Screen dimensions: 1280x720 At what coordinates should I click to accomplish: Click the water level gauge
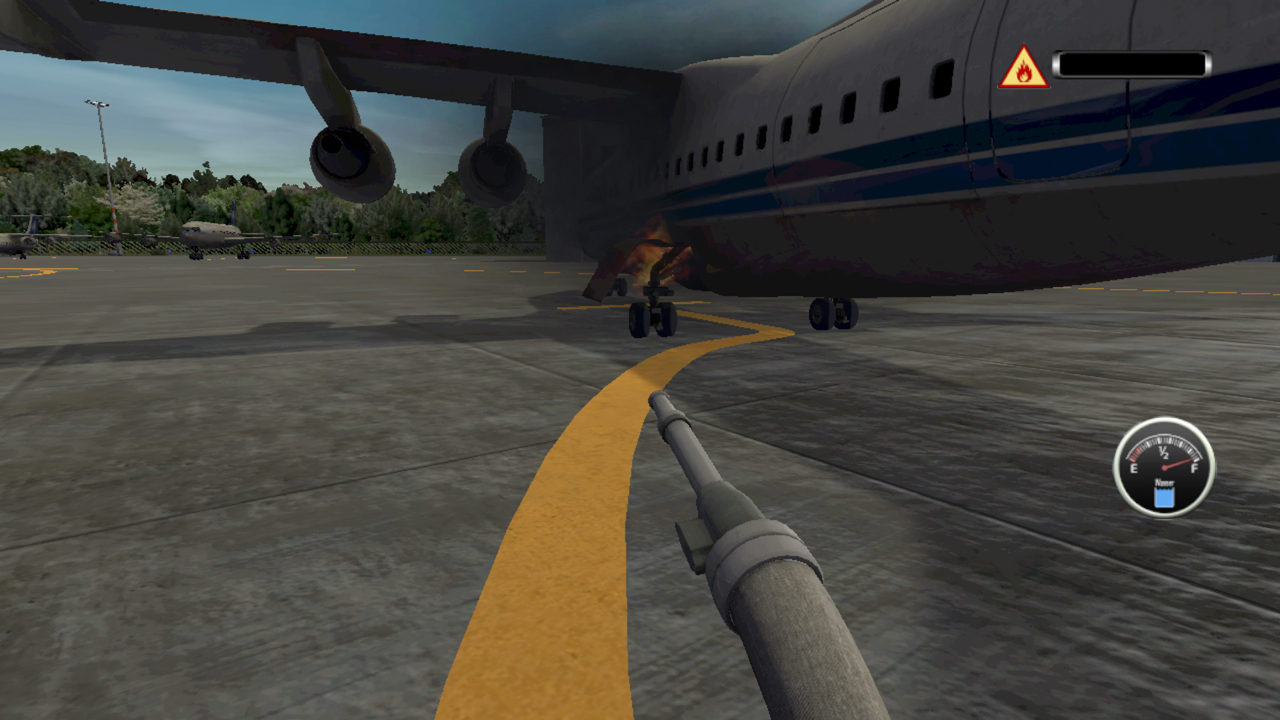tap(1163, 468)
